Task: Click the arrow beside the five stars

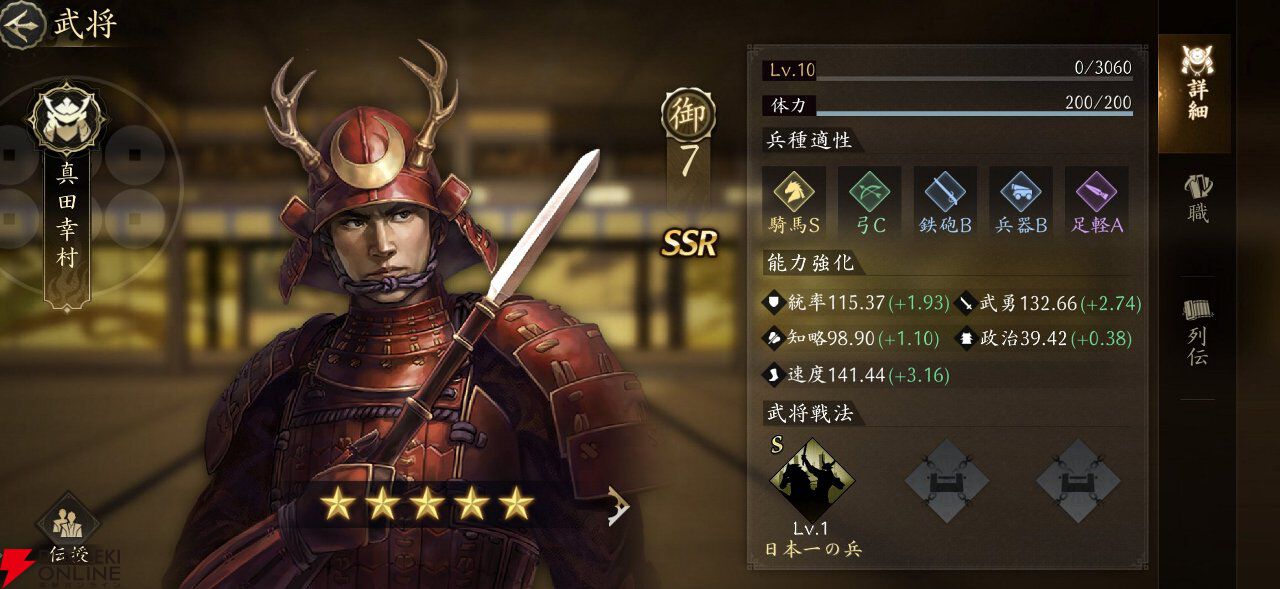Action: (618, 505)
